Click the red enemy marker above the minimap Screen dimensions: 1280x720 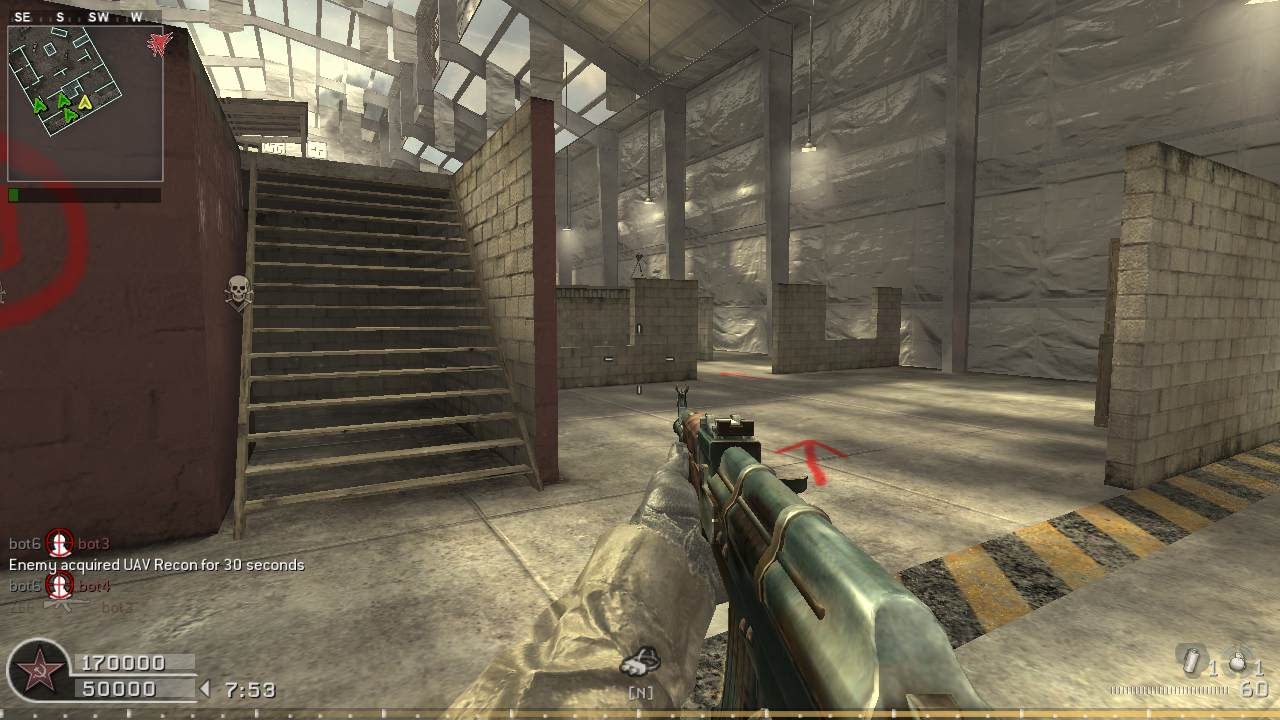click(x=159, y=43)
